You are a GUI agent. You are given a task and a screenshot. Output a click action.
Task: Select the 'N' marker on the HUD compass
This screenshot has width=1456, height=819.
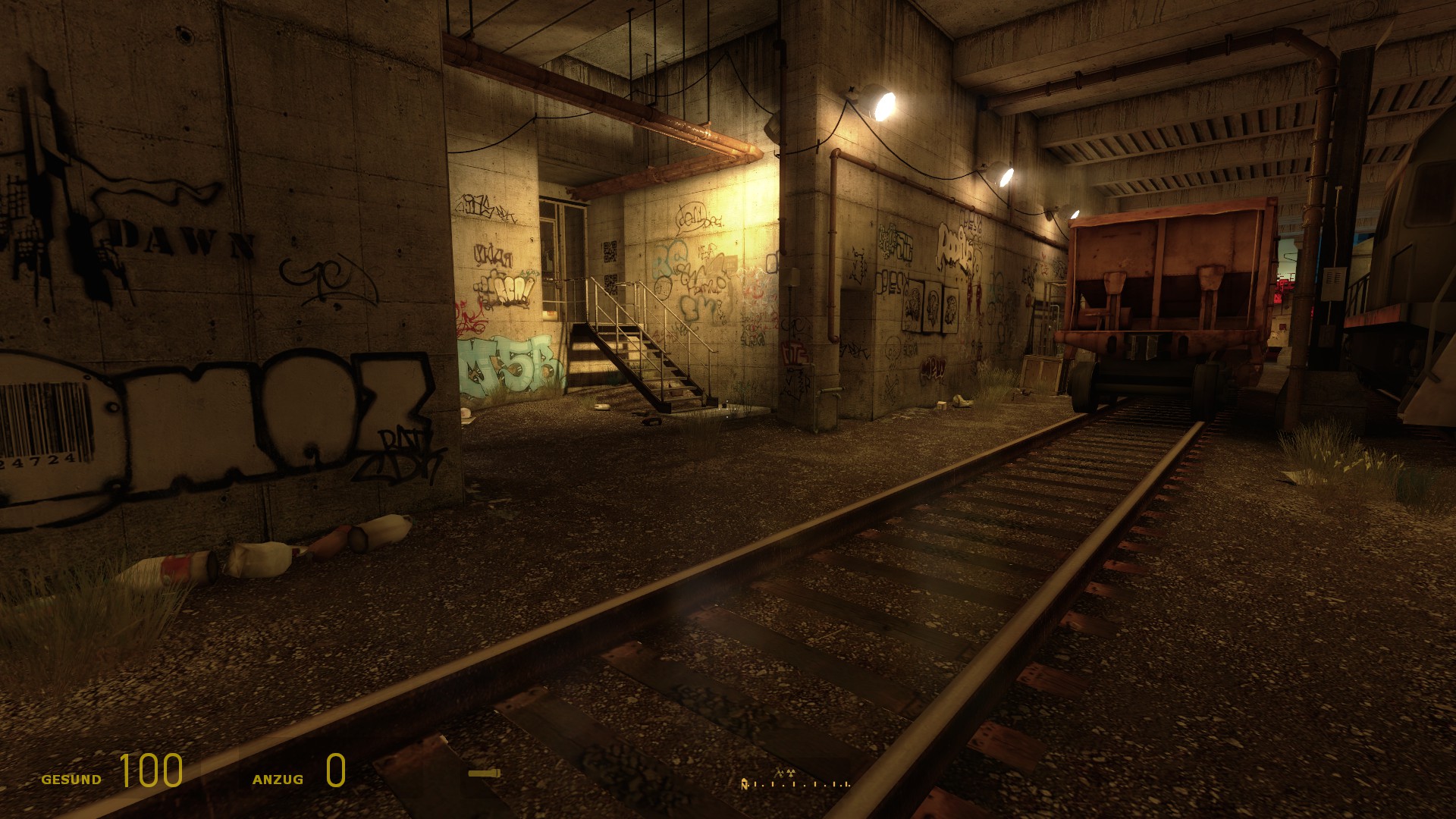745,784
